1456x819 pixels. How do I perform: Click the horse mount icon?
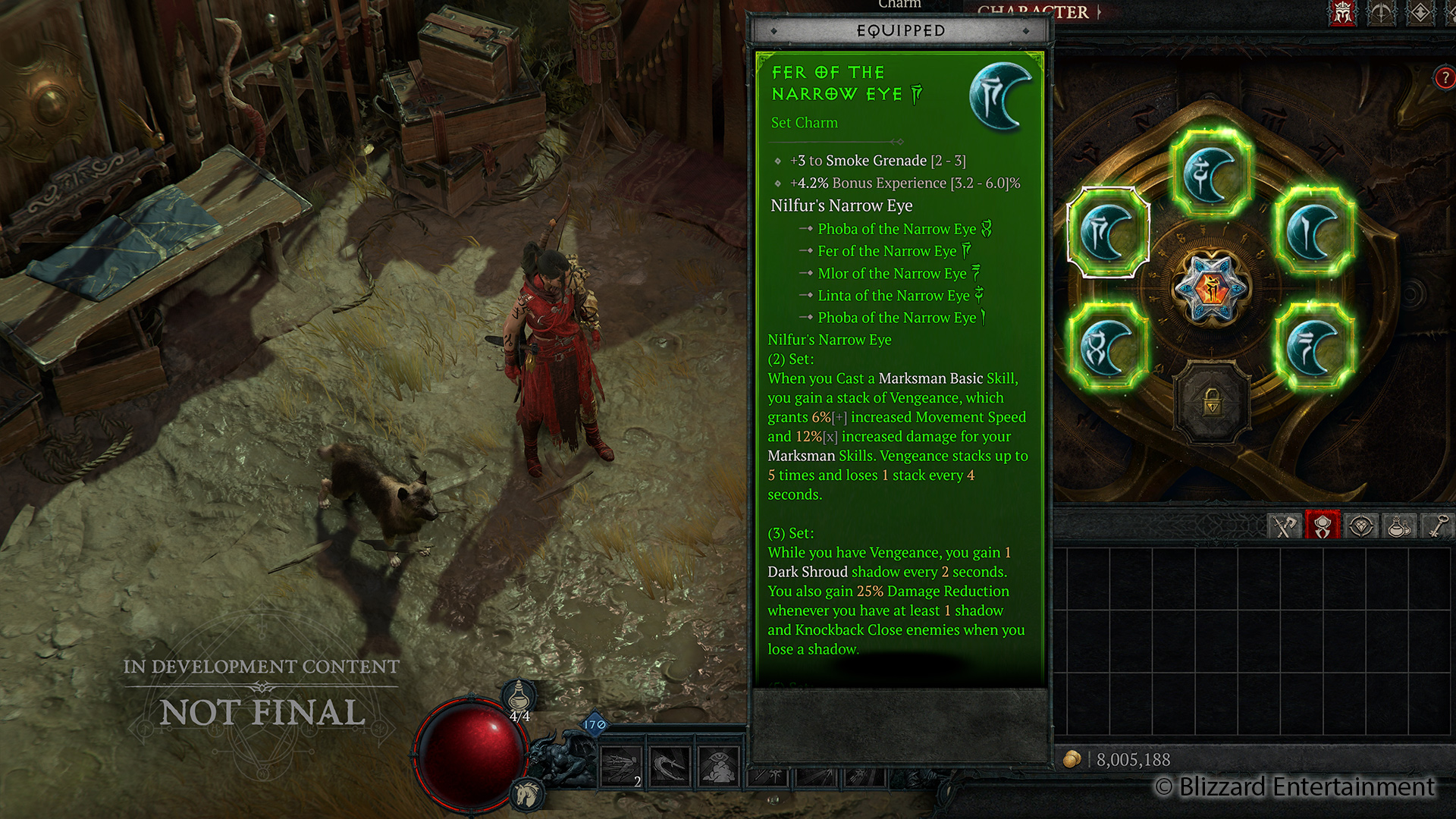526,794
